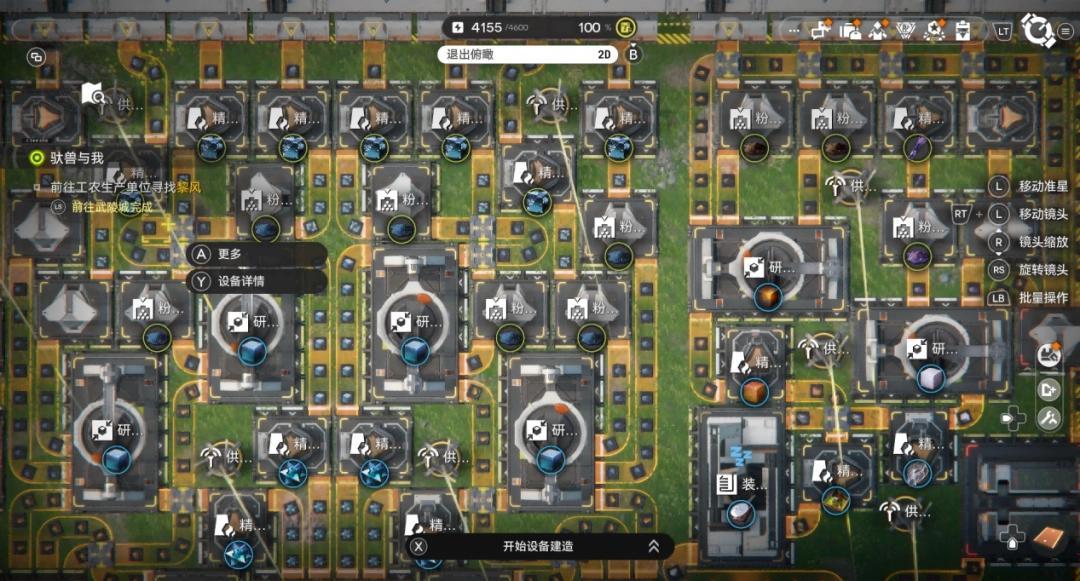Click the 开始设备建造 build bar
The height and width of the screenshot is (581, 1080).
538,546
